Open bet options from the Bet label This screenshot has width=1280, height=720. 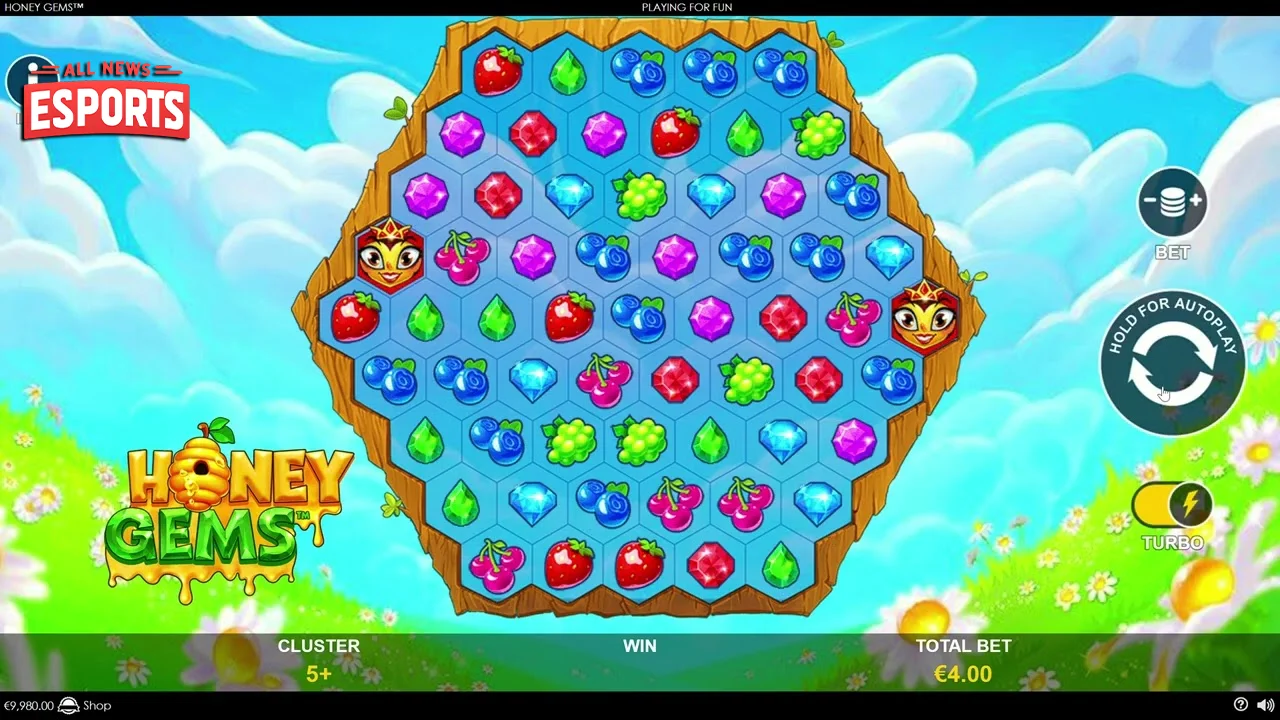pyautogui.click(x=1172, y=253)
